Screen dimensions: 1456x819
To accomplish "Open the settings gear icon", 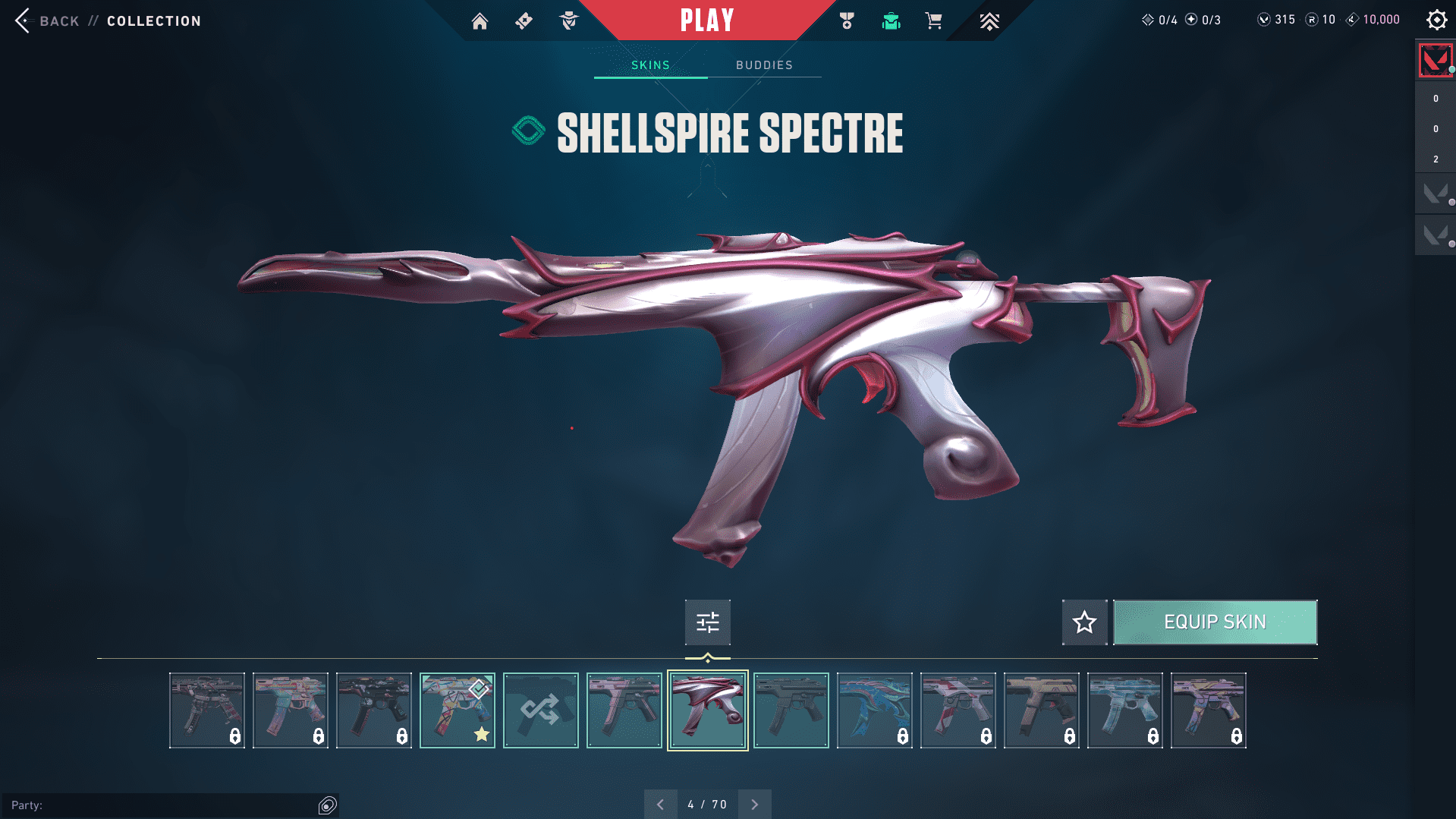I will [1436, 20].
